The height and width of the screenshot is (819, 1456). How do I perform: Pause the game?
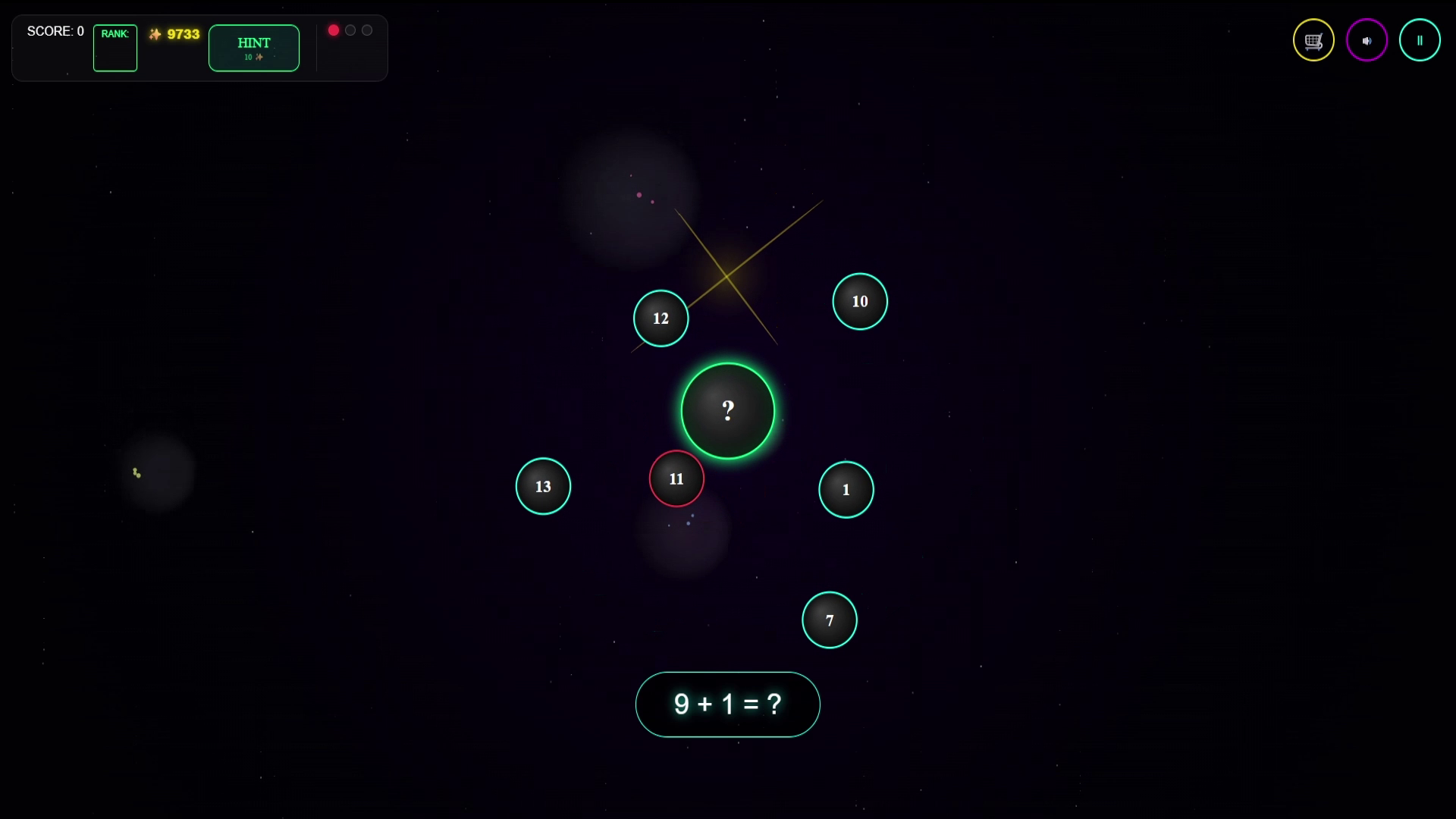click(x=1420, y=39)
